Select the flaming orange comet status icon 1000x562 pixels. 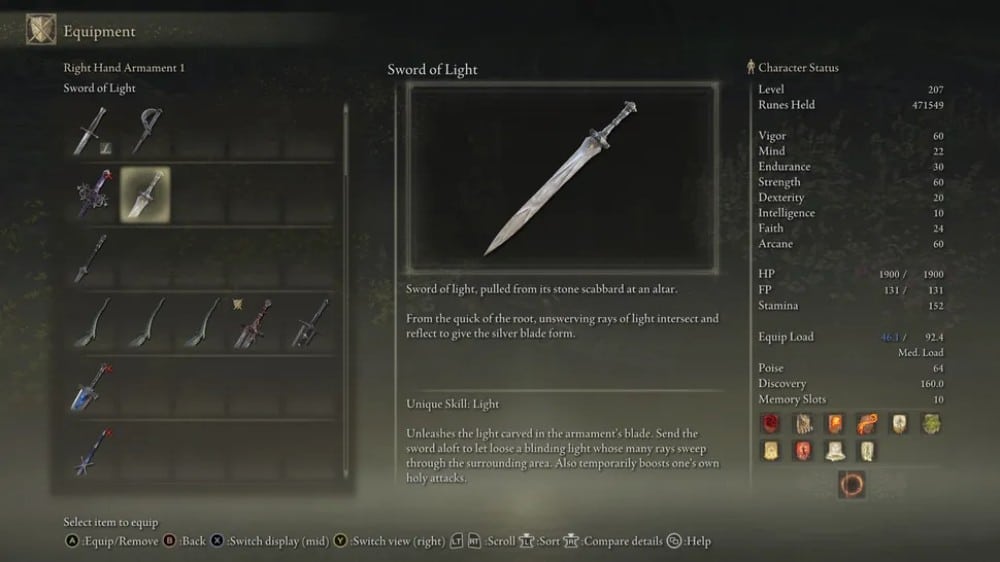coord(866,423)
